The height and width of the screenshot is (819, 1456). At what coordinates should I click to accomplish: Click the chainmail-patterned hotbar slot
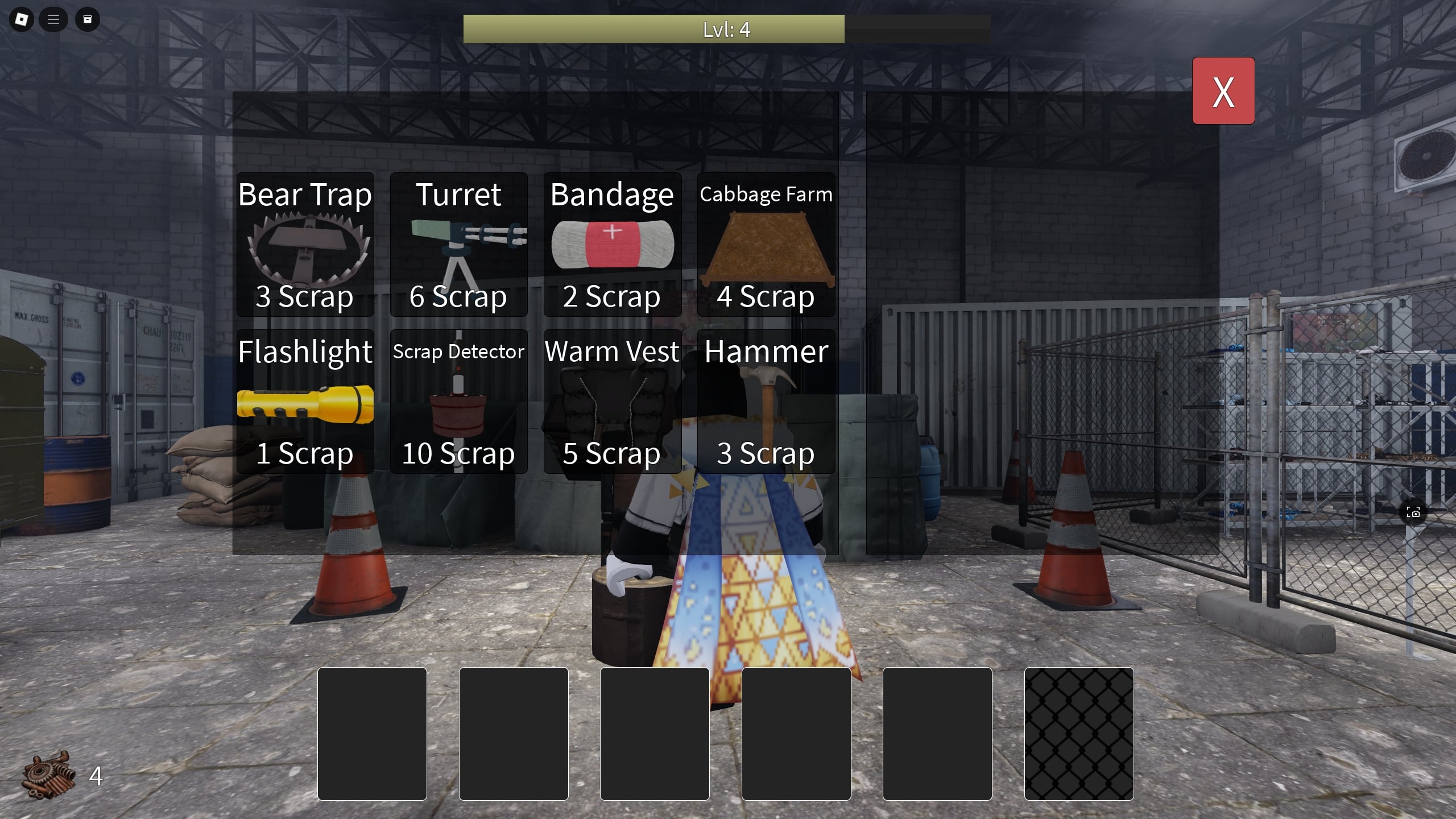[x=1079, y=734]
